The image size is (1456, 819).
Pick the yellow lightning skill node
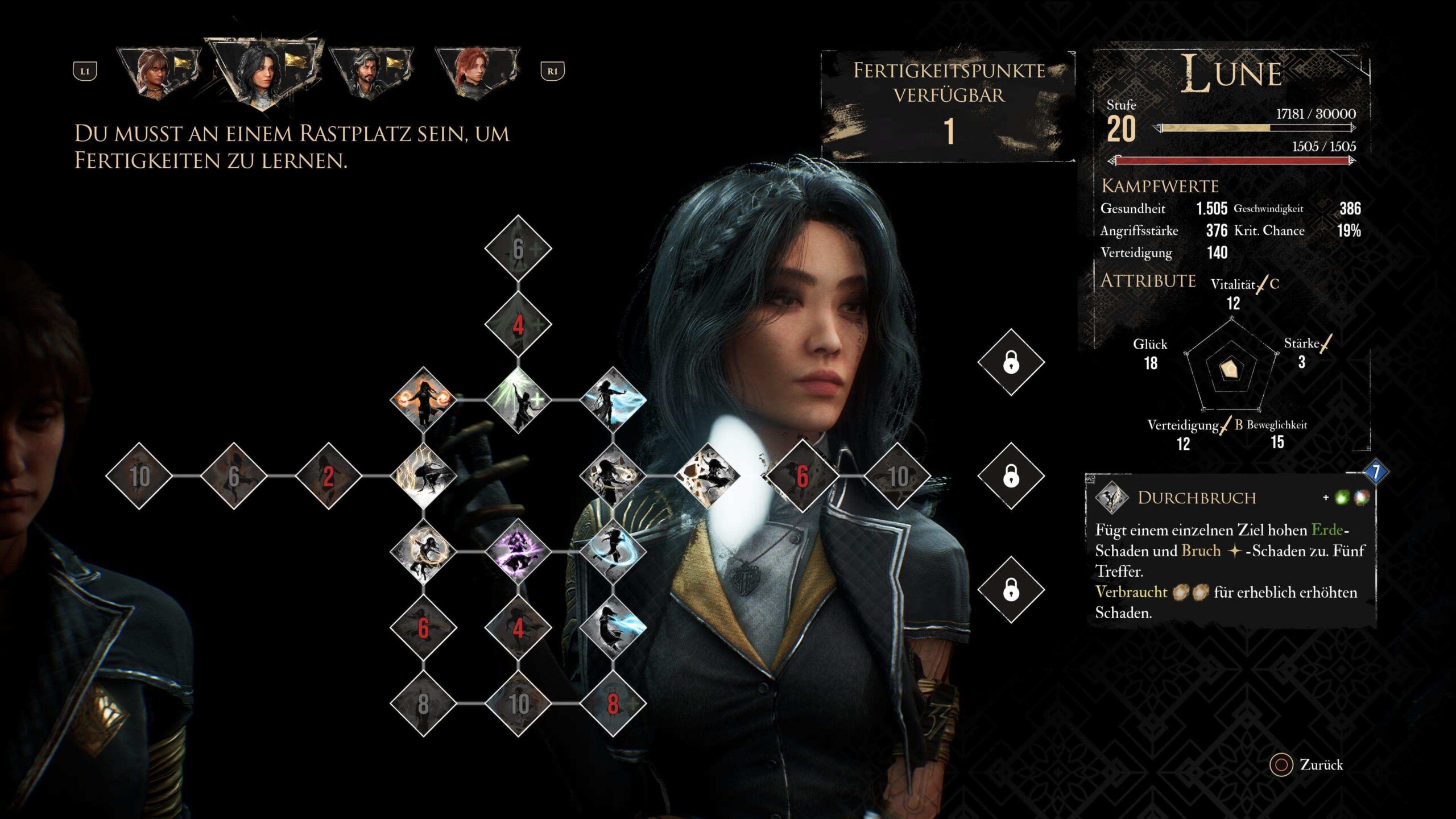pos(423,476)
